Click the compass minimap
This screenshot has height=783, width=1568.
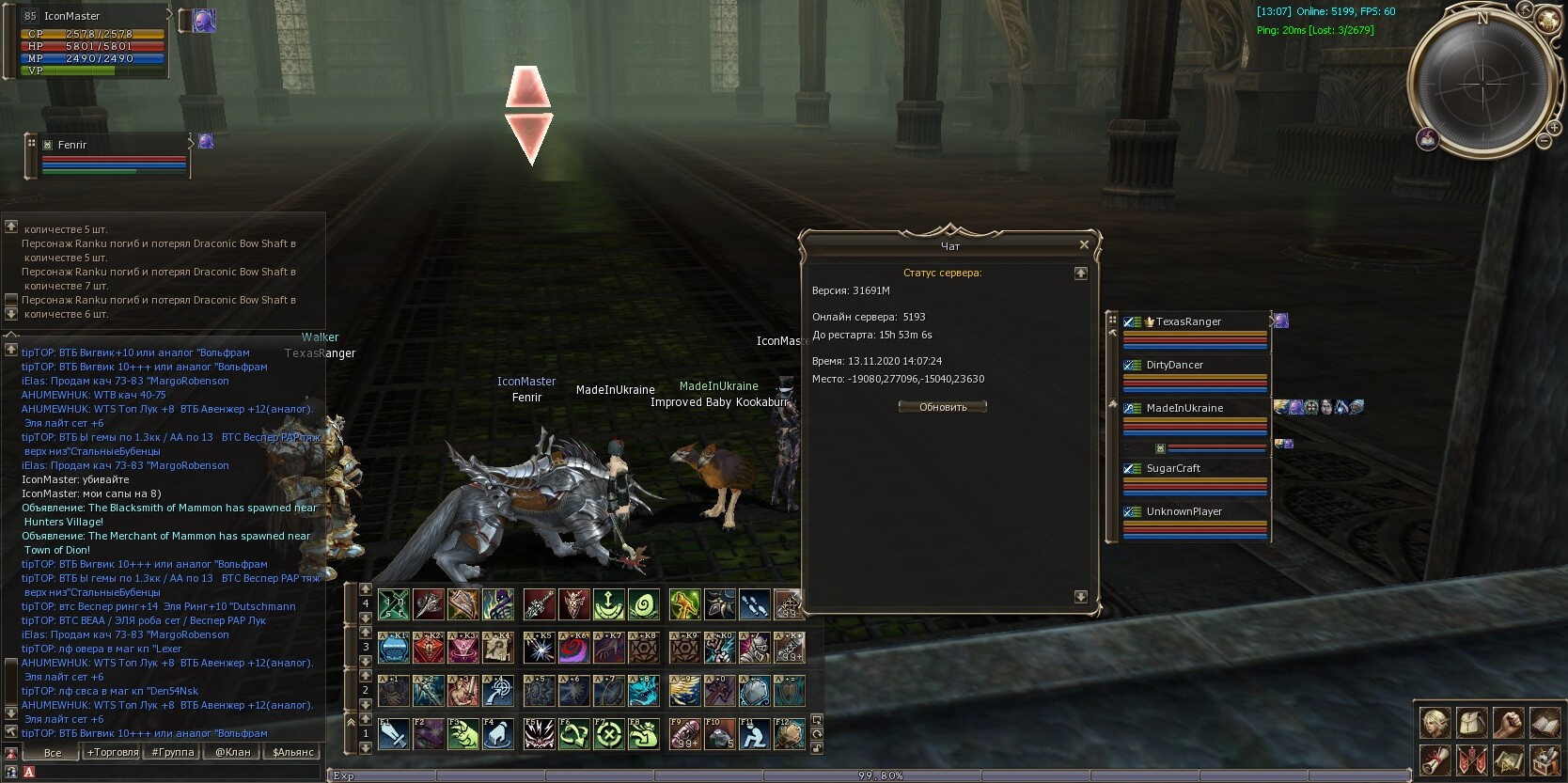(x=1481, y=85)
